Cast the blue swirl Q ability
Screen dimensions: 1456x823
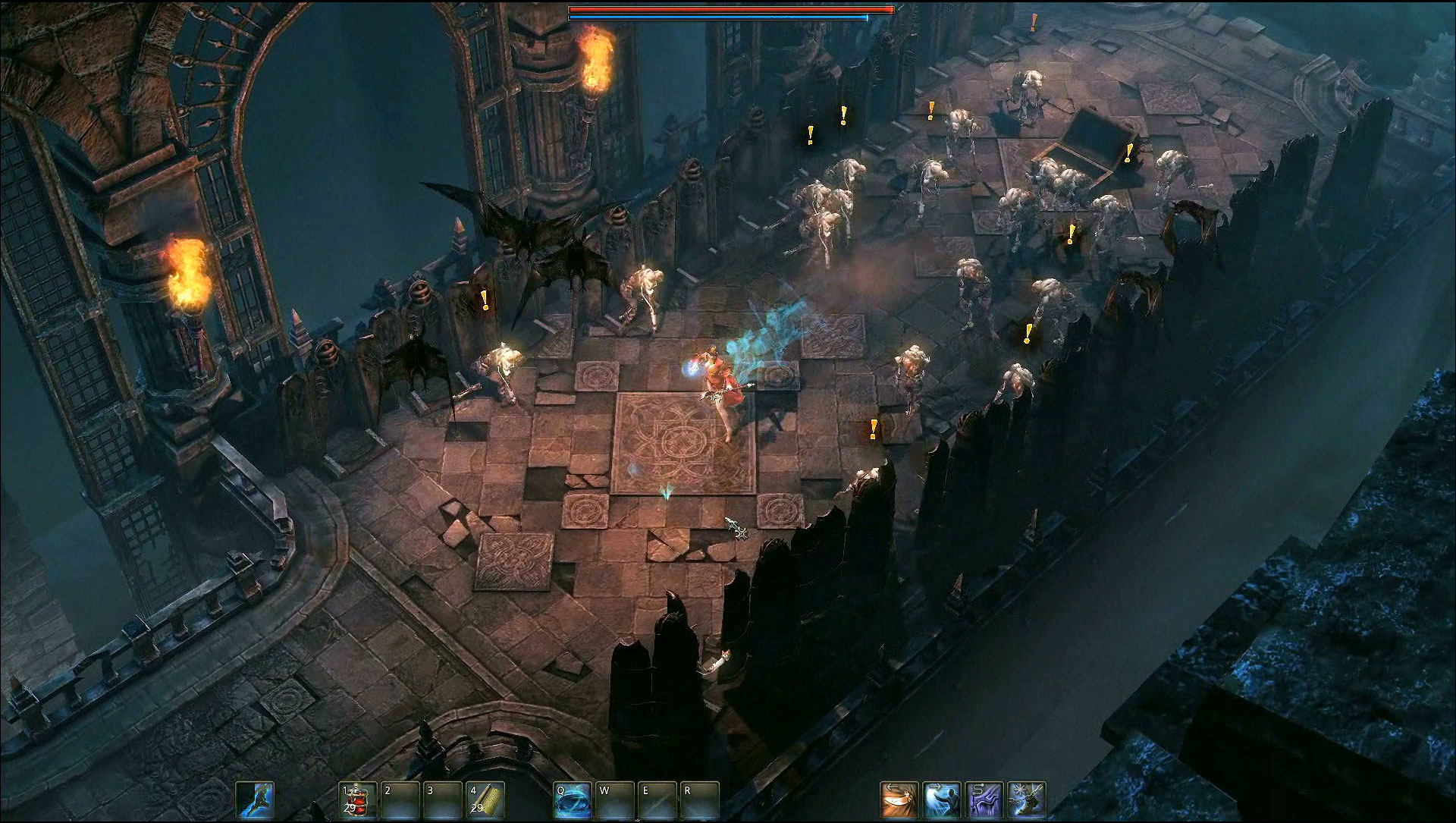click(x=573, y=800)
